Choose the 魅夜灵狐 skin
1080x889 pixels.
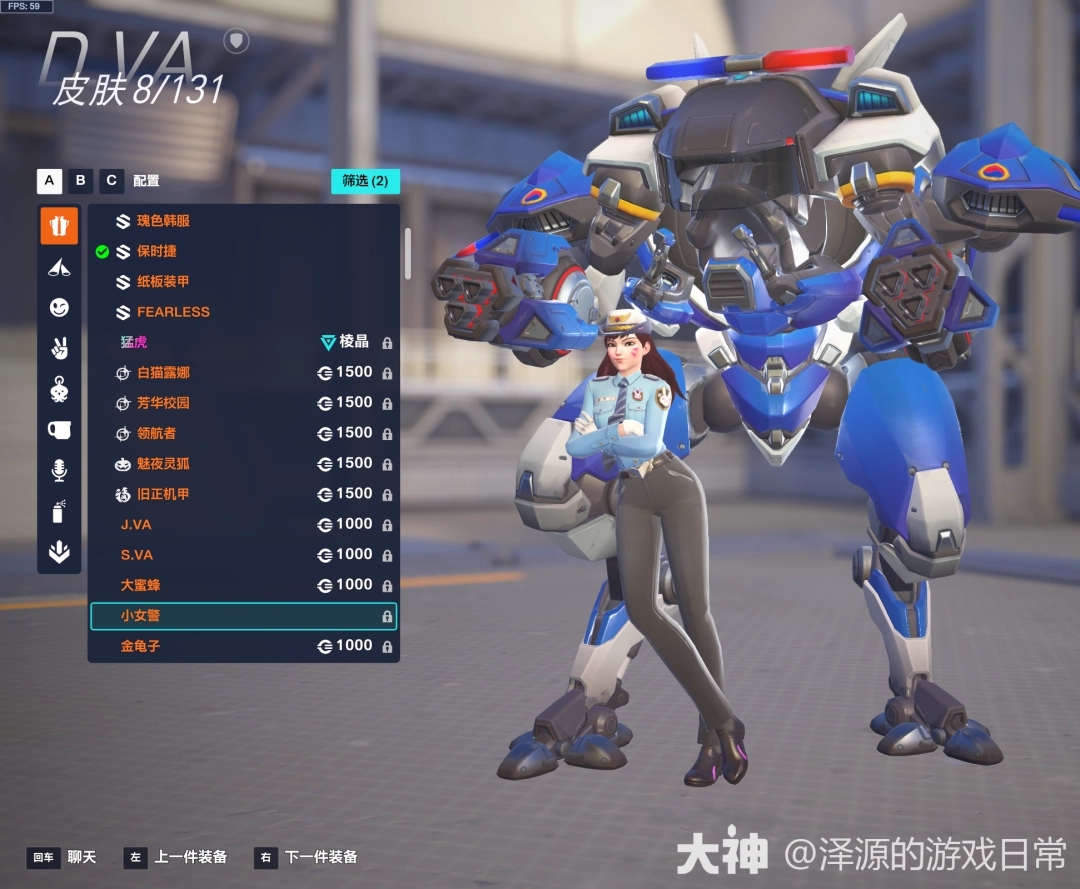pyautogui.click(x=163, y=464)
